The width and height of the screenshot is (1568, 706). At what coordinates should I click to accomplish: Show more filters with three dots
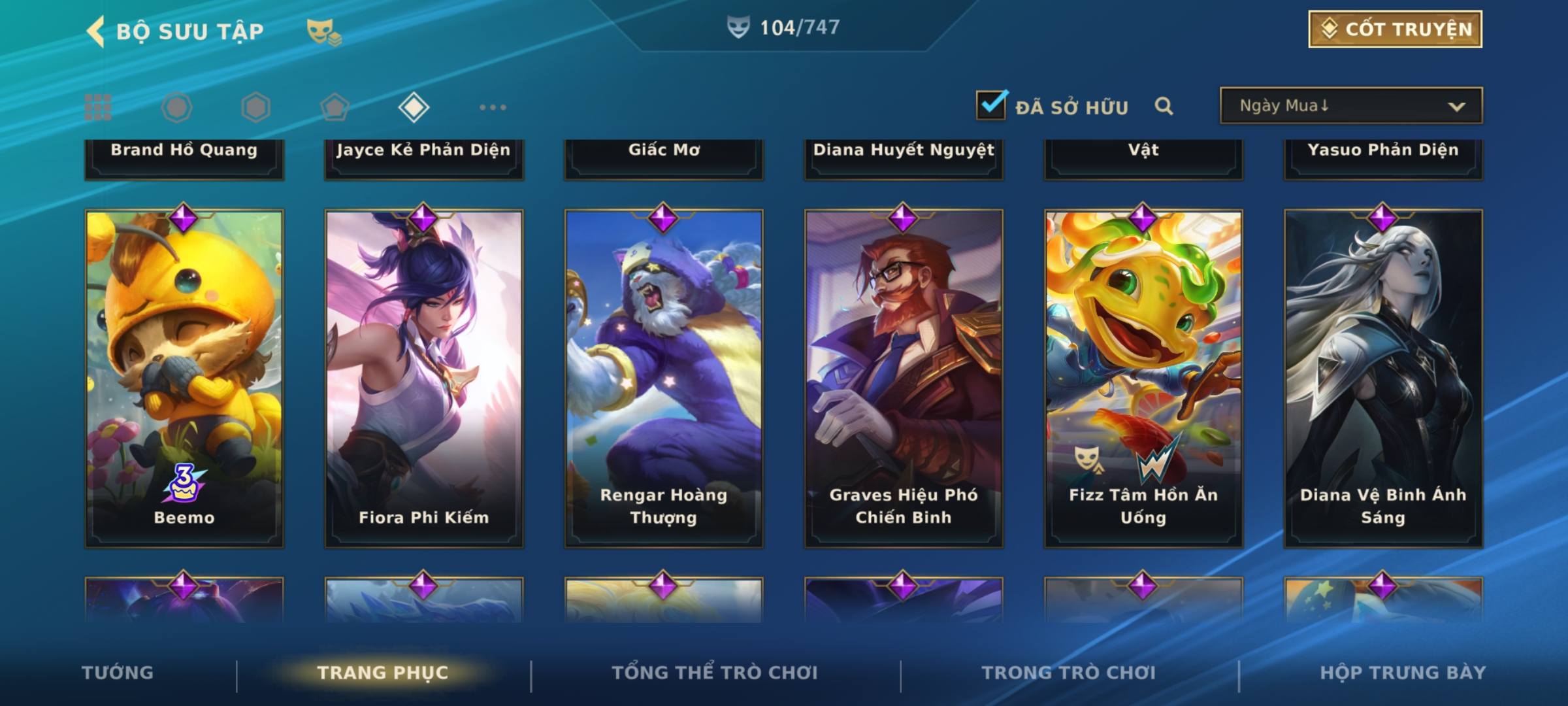[x=493, y=107]
